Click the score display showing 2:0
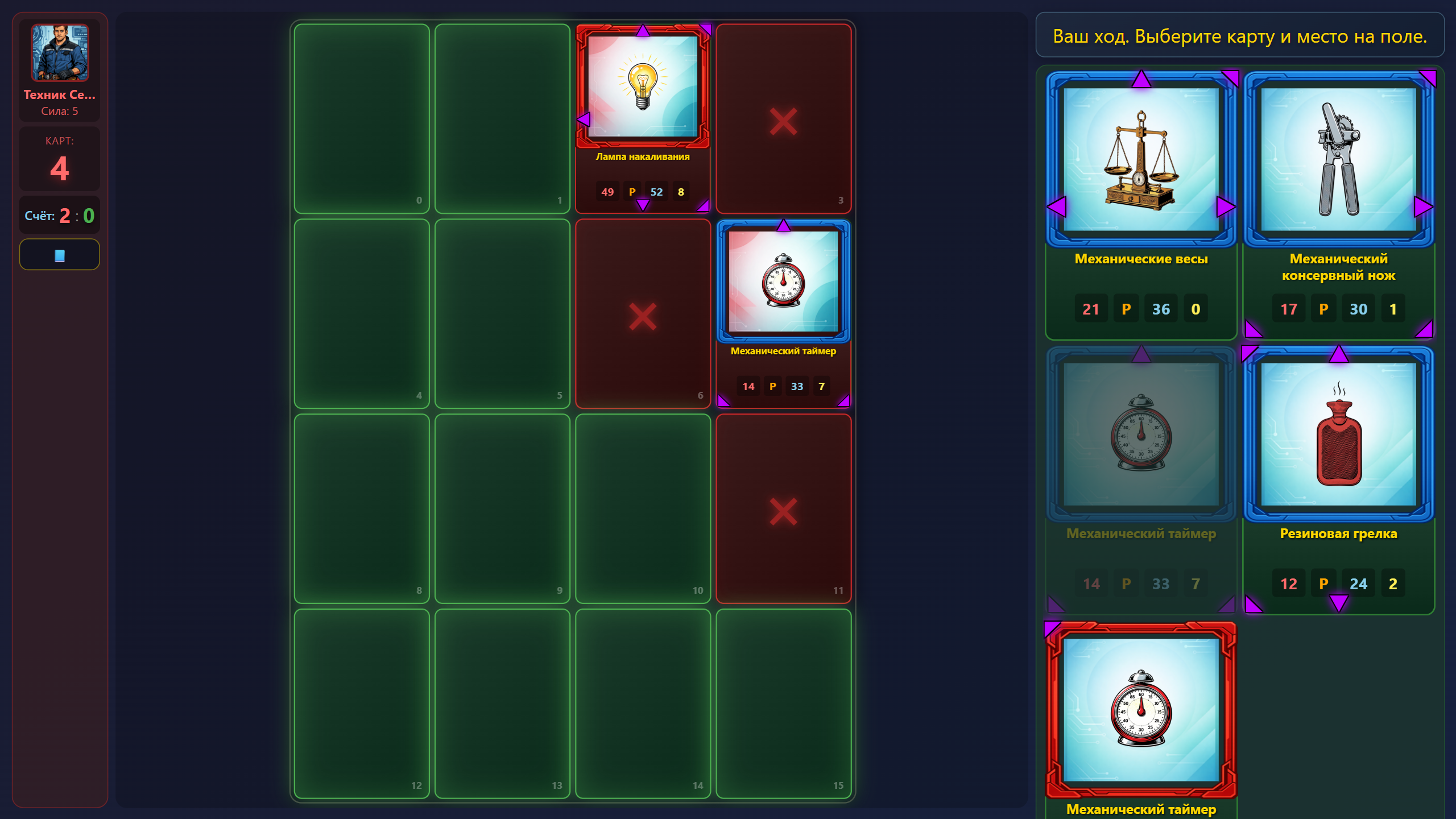The height and width of the screenshot is (819, 1456). tap(59, 215)
